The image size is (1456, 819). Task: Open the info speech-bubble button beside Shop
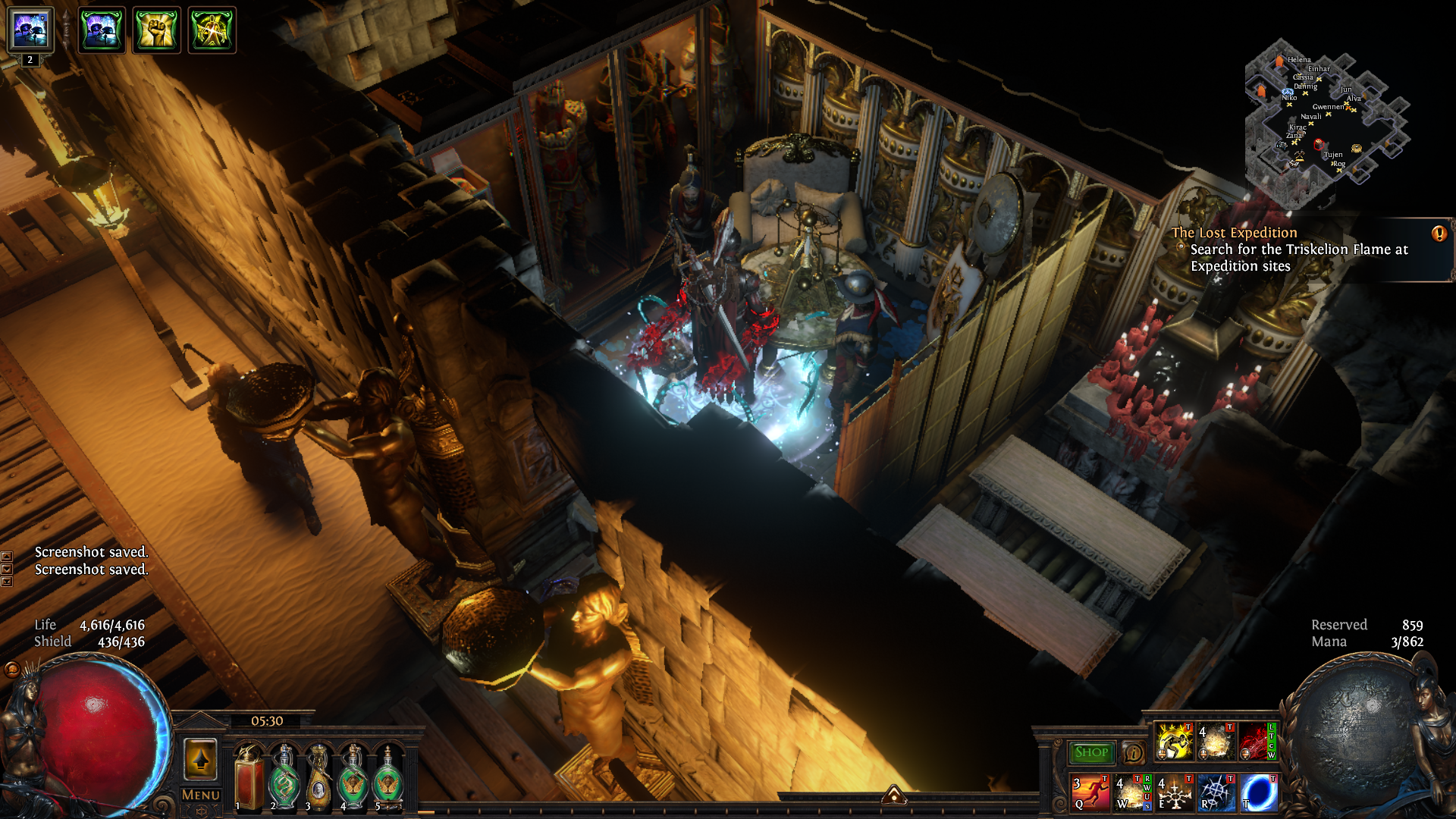point(1134,753)
